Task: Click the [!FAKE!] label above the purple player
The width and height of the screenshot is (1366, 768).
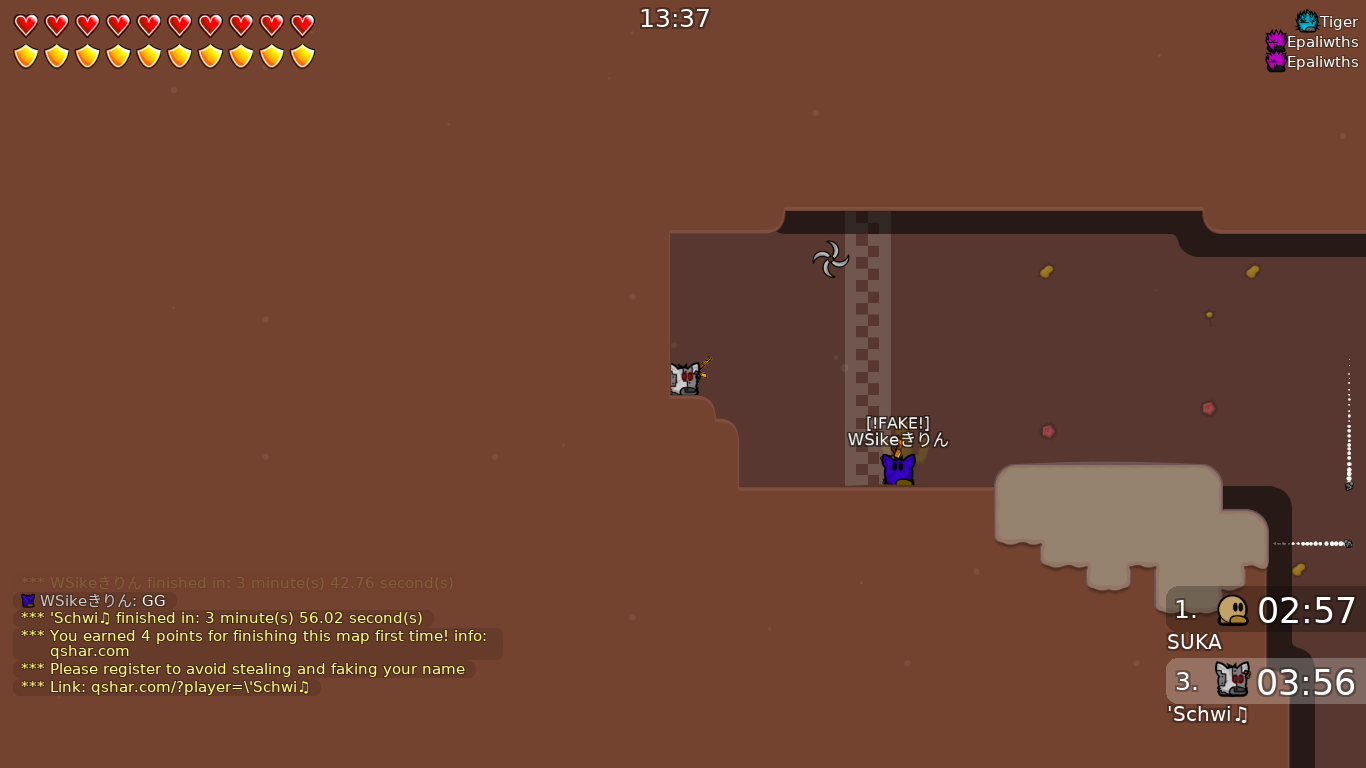Action: [896, 423]
